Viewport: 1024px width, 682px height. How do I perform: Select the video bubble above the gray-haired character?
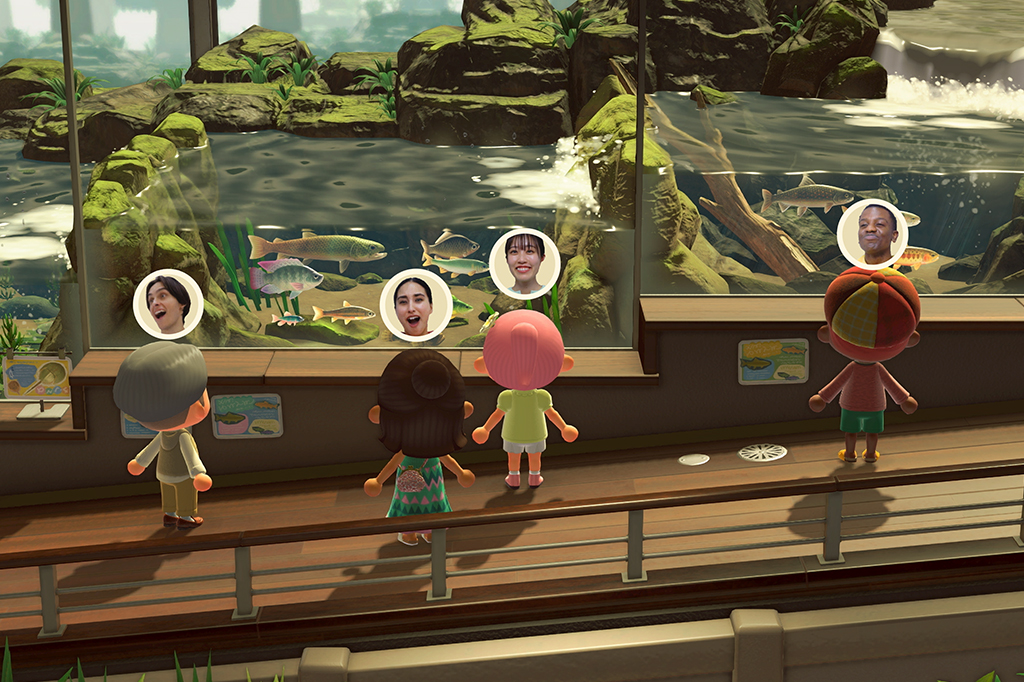pos(168,304)
